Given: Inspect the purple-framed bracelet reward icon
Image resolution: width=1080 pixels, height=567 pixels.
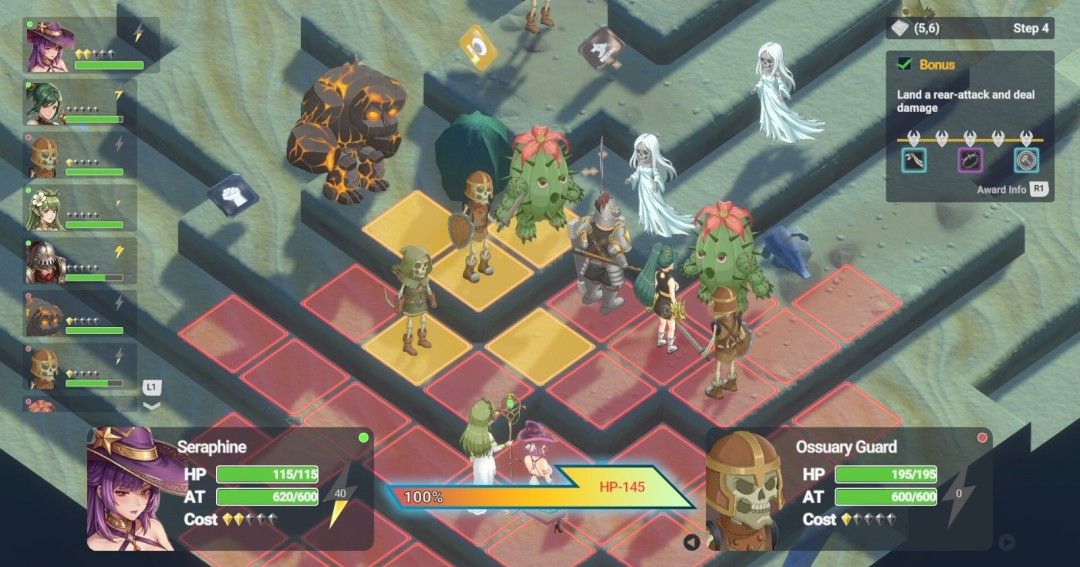Looking at the screenshot, I should pyautogui.click(x=970, y=160).
